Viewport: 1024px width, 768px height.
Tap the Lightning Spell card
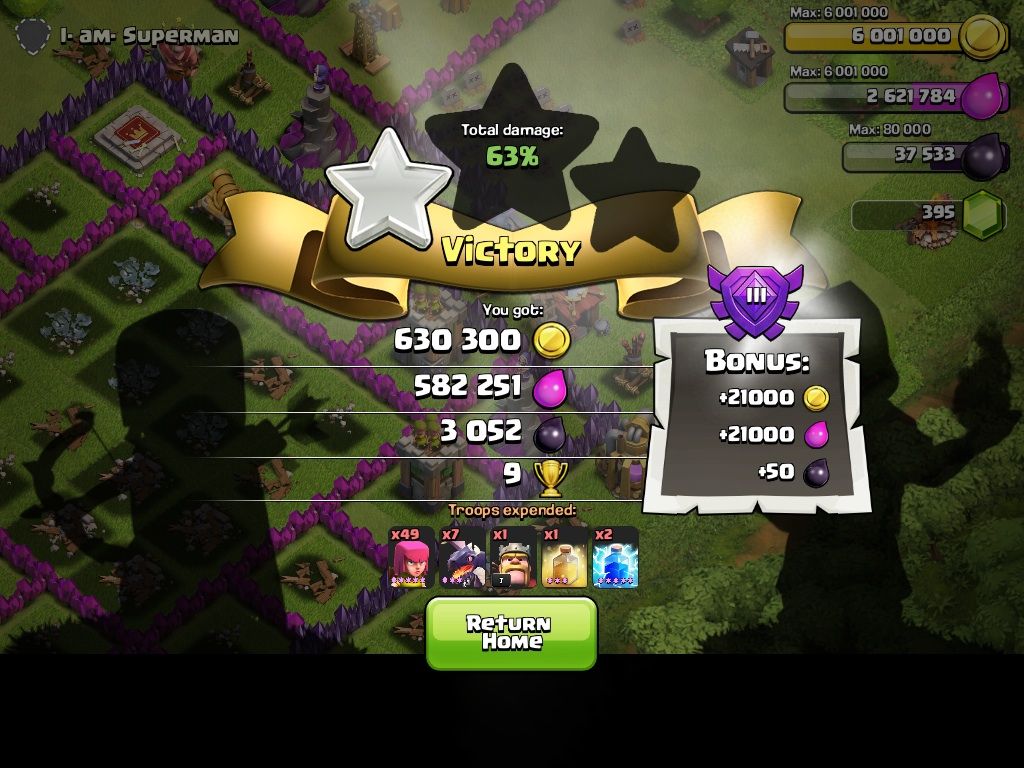(x=615, y=558)
